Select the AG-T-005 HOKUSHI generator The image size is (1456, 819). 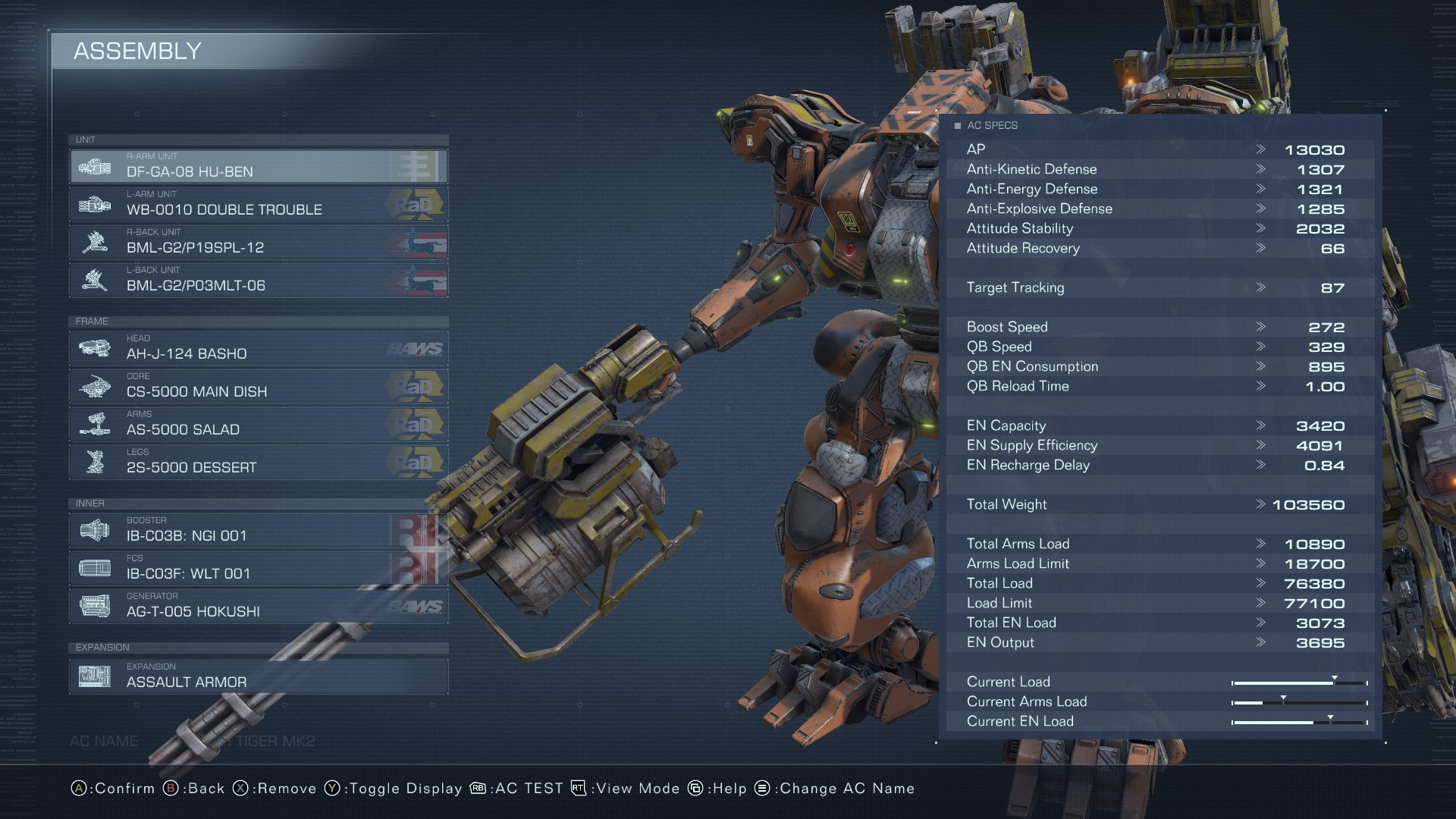258,606
